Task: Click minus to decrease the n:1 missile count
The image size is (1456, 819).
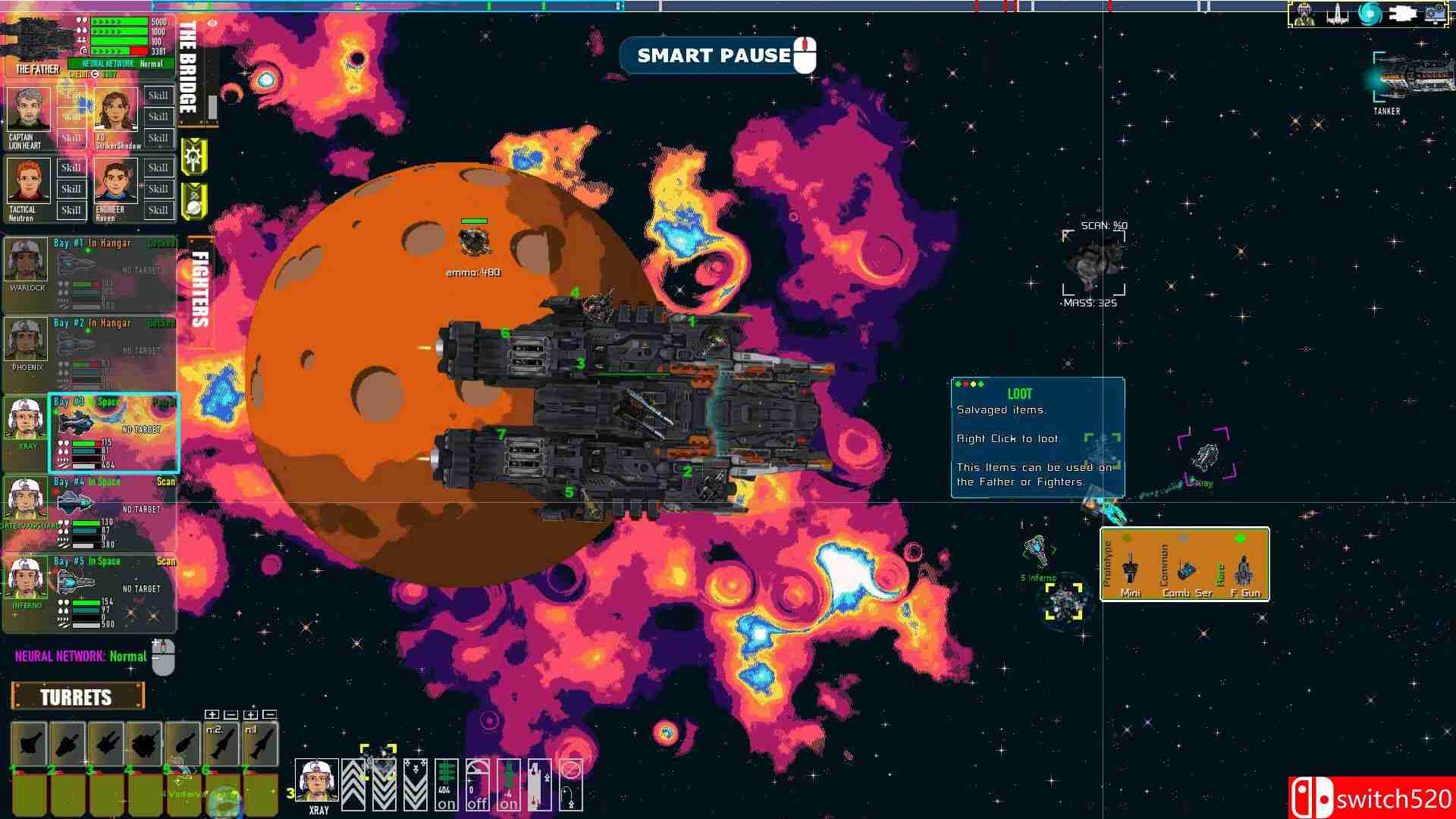Action: [x=269, y=714]
